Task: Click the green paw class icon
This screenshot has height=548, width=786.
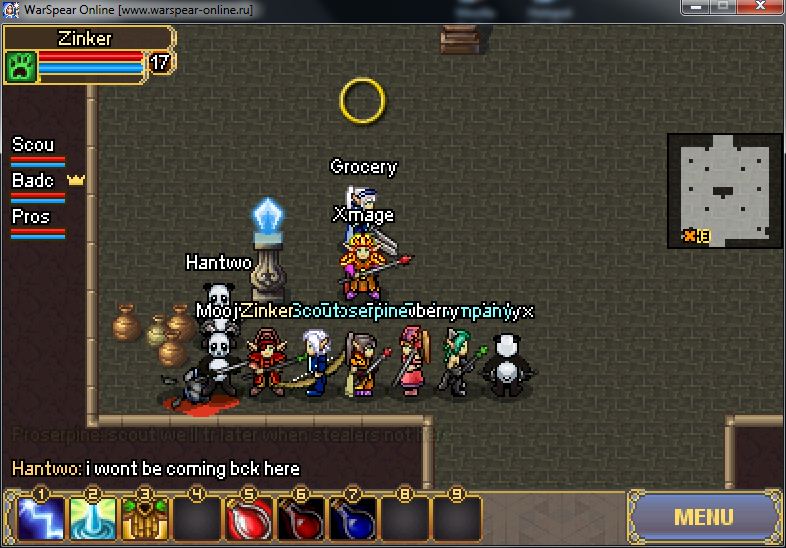Action: click(21, 66)
